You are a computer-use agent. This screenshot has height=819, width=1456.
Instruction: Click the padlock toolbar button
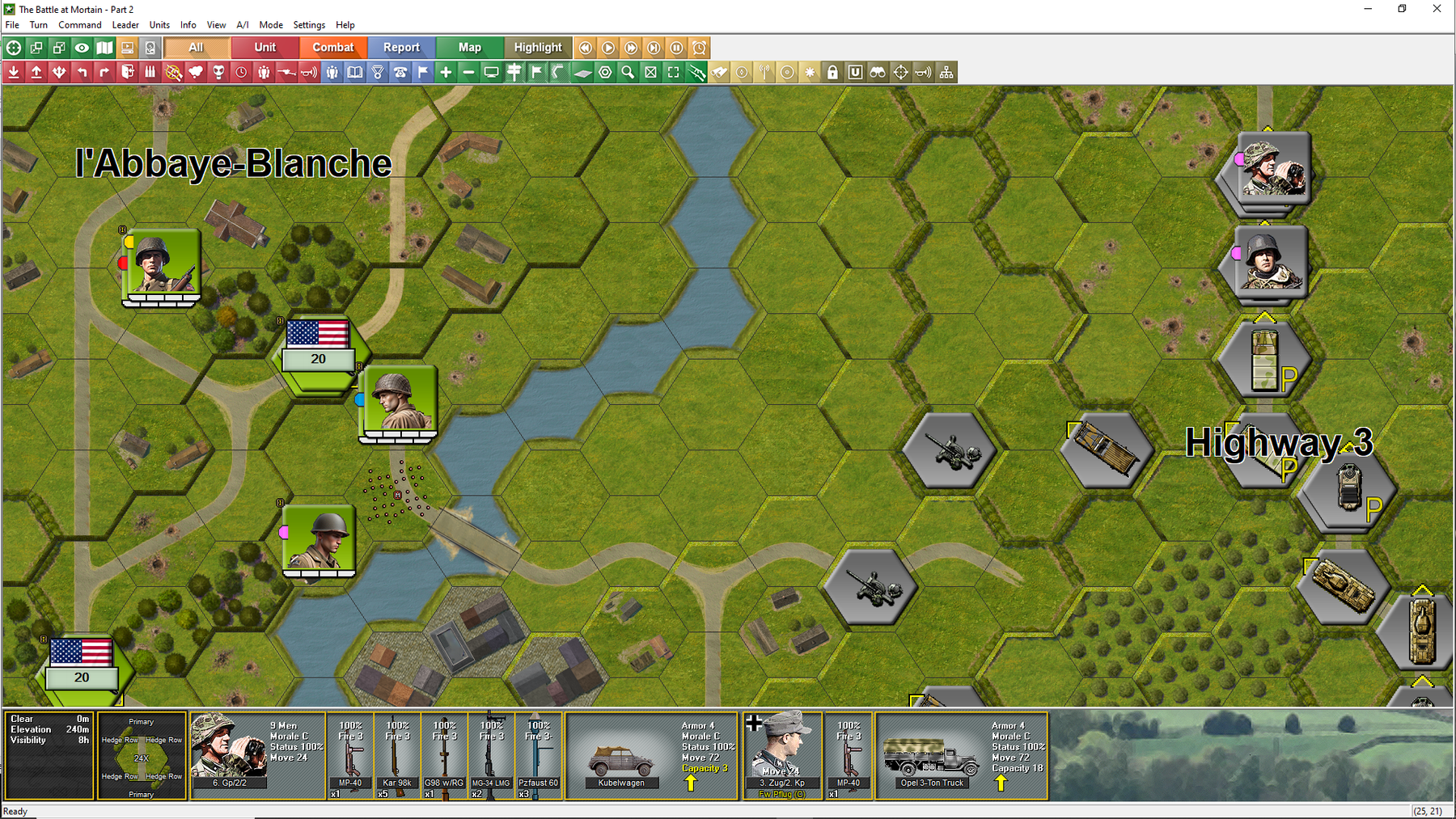click(832, 73)
